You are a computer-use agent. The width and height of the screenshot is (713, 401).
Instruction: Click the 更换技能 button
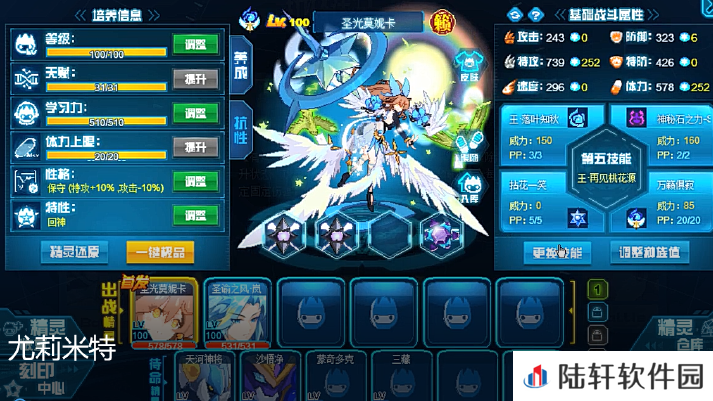[x=557, y=251]
